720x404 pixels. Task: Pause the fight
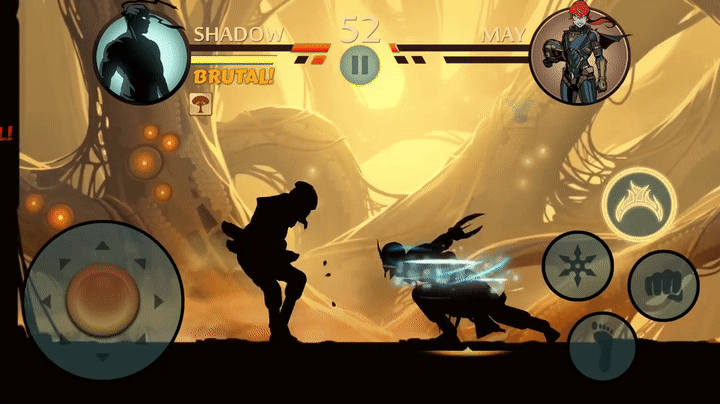coord(359,65)
